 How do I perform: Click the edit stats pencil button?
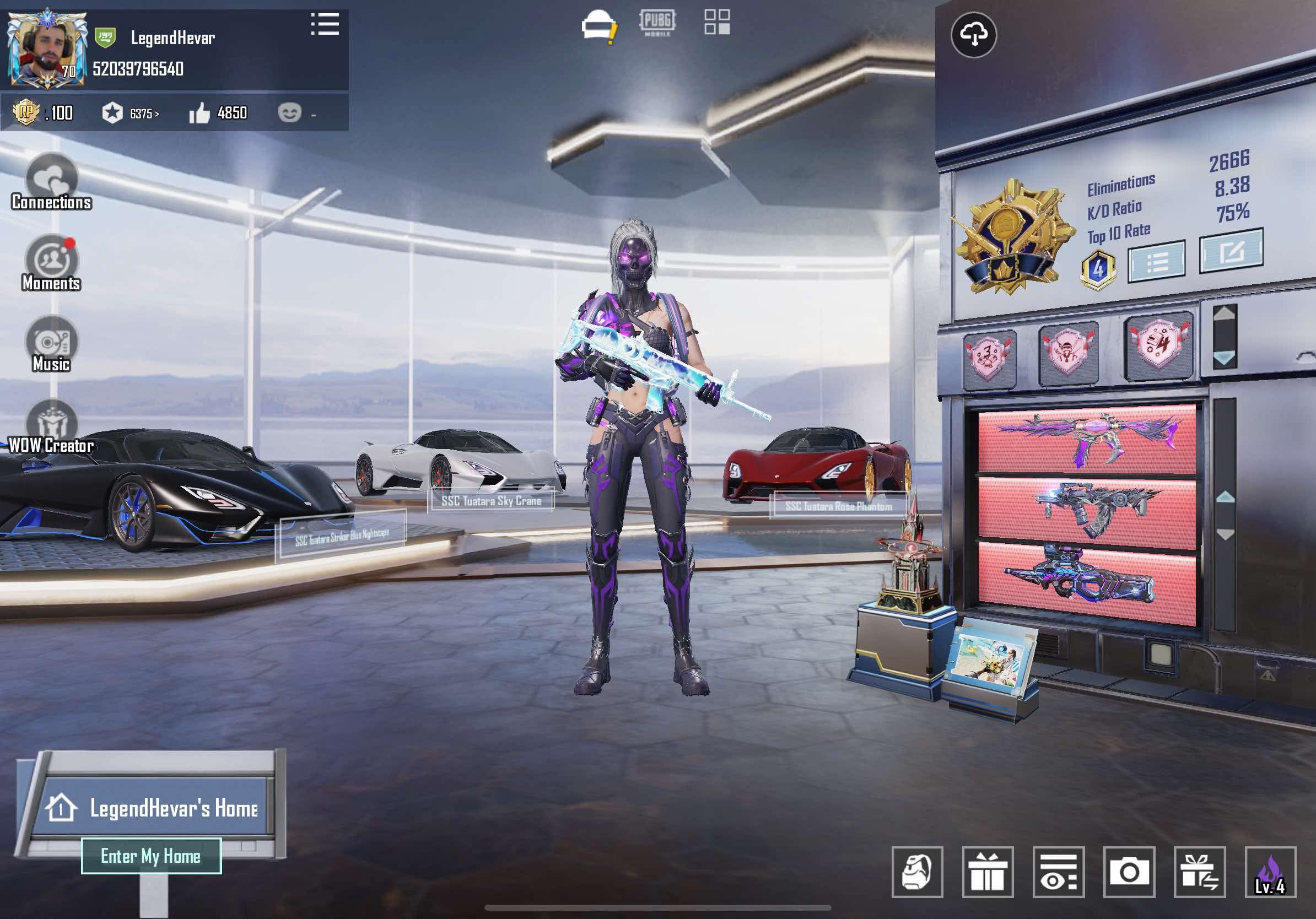tap(1231, 252)
